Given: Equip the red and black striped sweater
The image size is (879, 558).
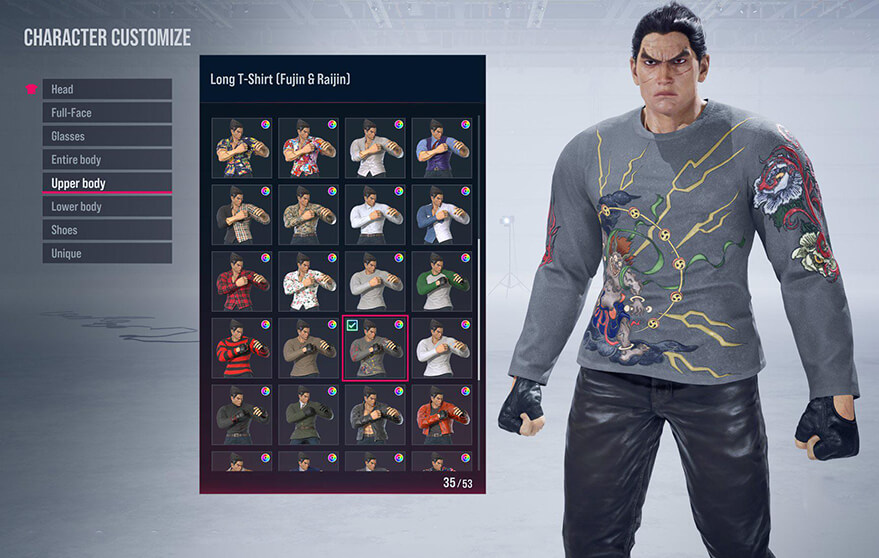Looking at the screenshot, I should [242, 347].
